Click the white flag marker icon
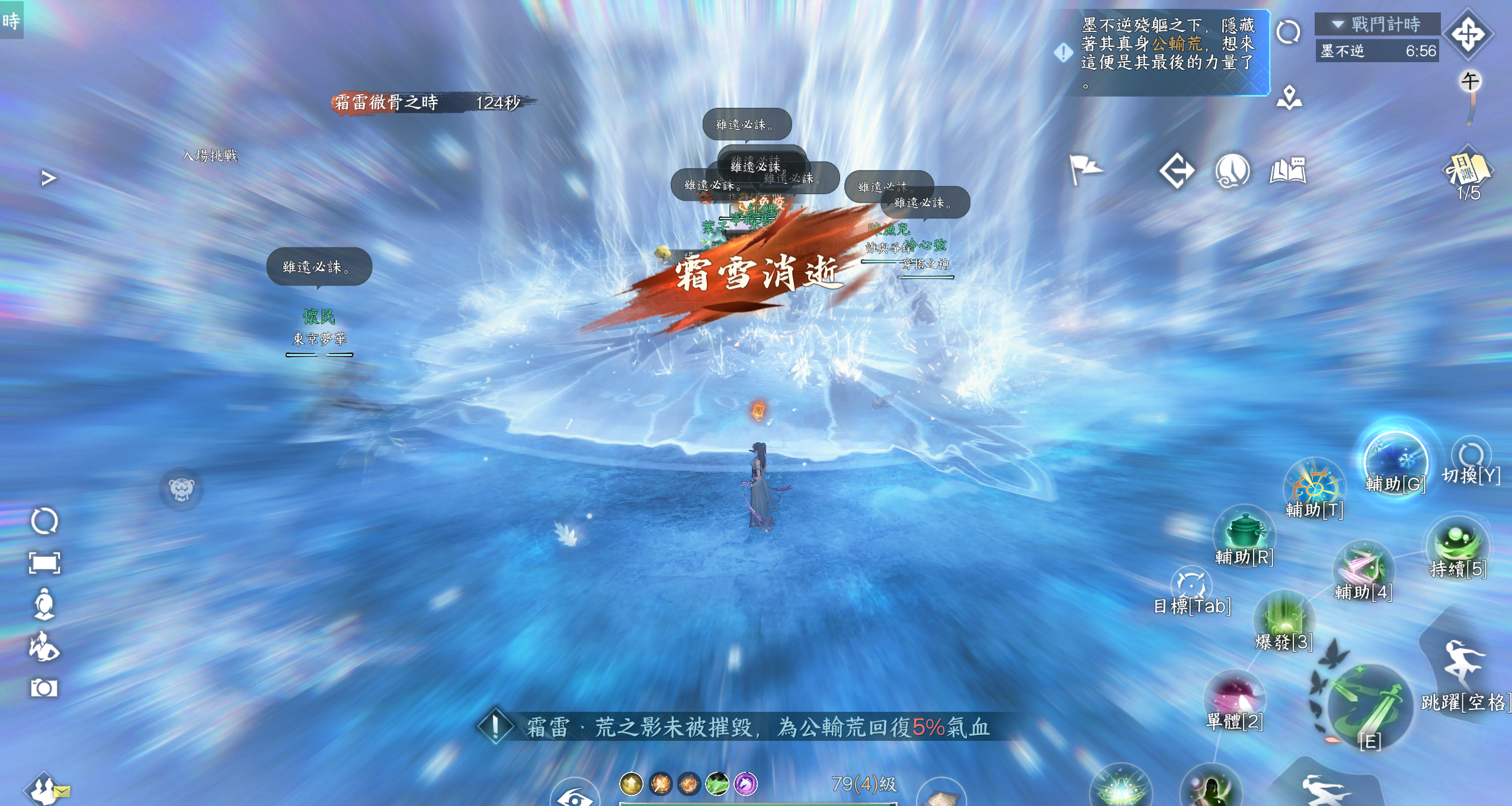Screen dimensions: 1512x806 click(1084, 169)
